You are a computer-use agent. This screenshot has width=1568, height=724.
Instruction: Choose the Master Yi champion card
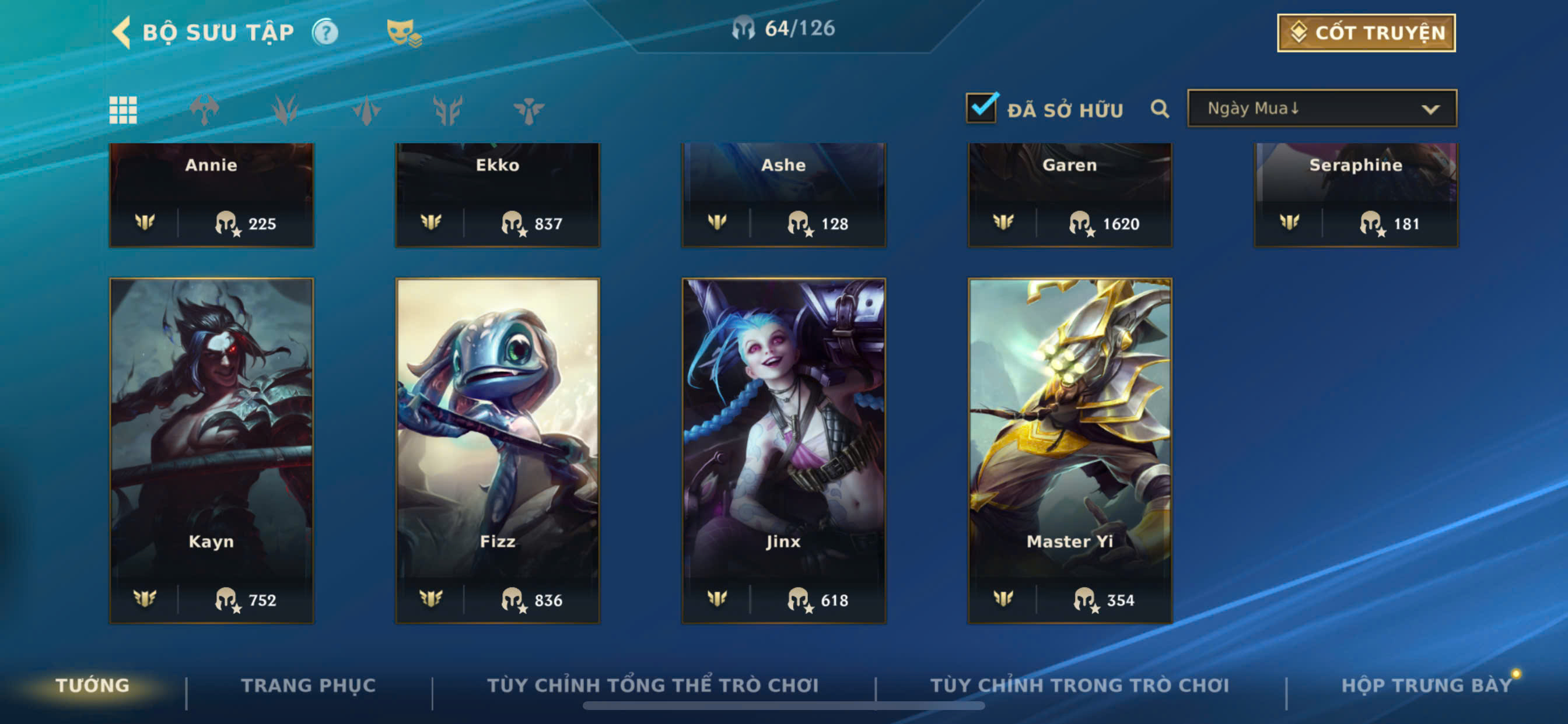pos(1069,450)
